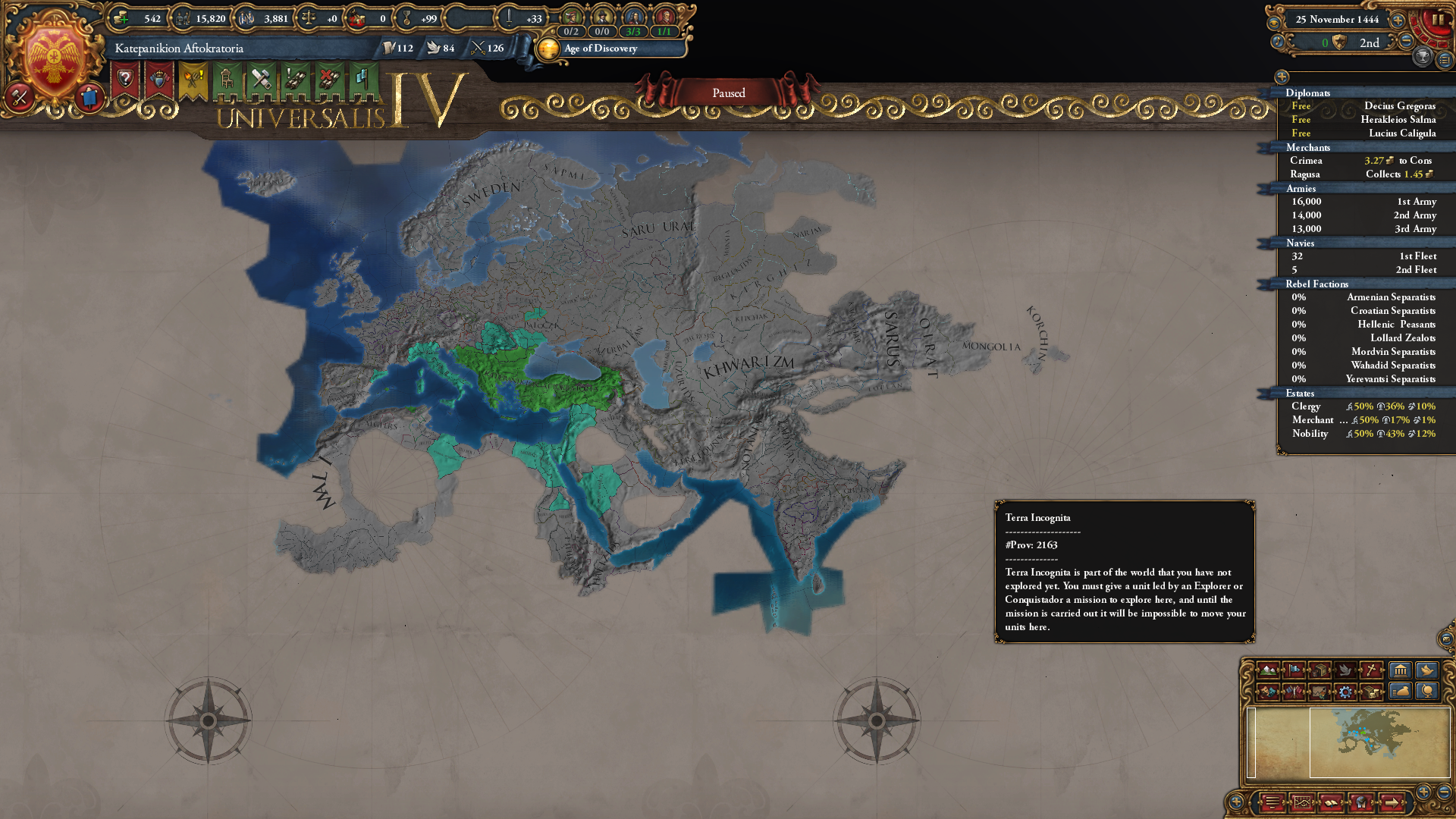This screenshot has height=819, width=1456.
Task: Switch to the political mapmode
Action: [1293, 670]
